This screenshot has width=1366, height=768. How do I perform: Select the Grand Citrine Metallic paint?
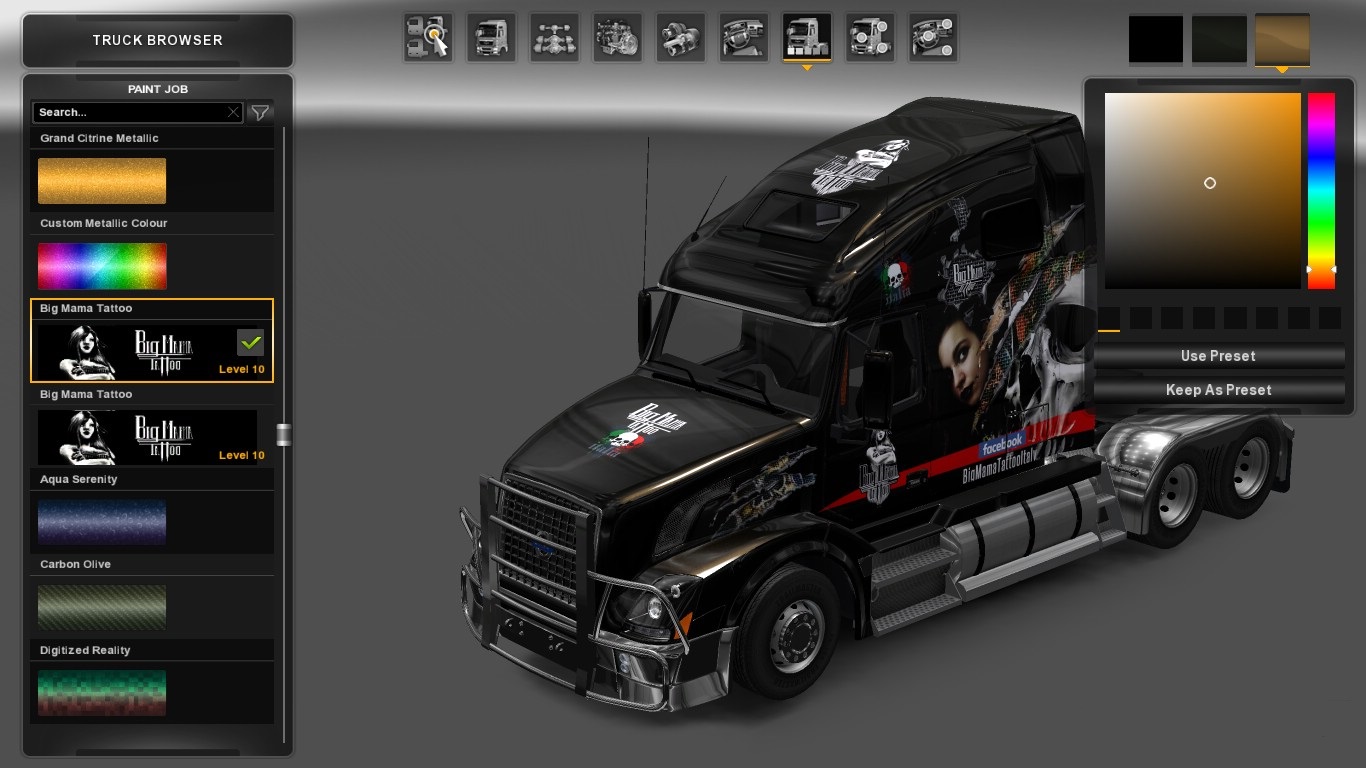pos(102,180)
